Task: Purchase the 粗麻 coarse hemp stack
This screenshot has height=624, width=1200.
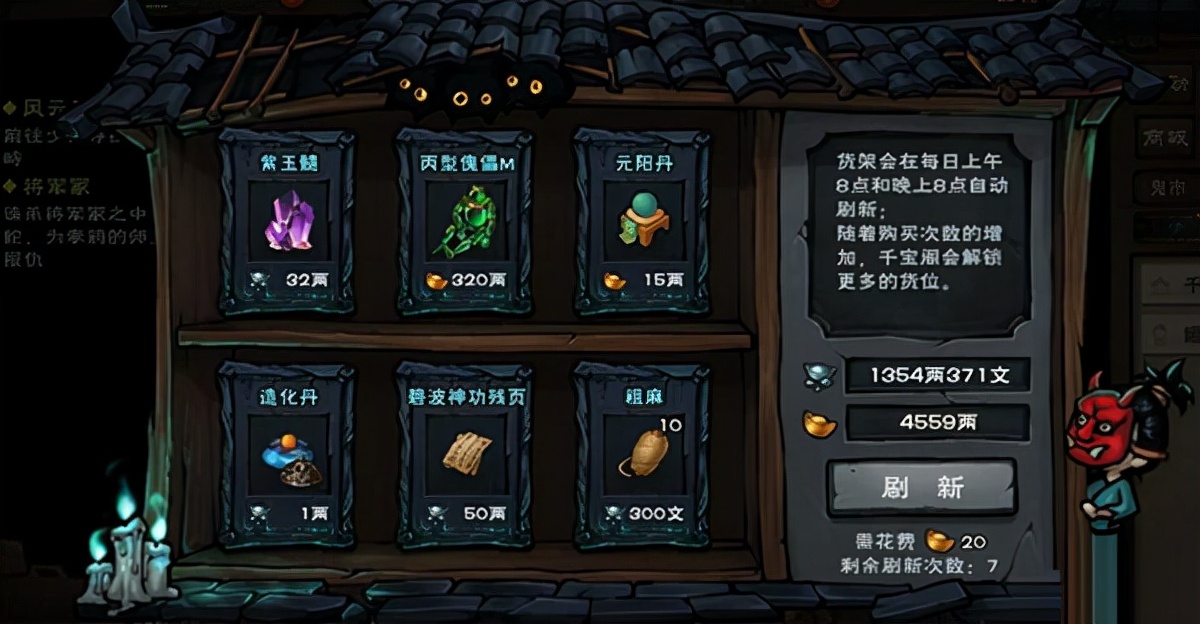Action: click(642, 455)
